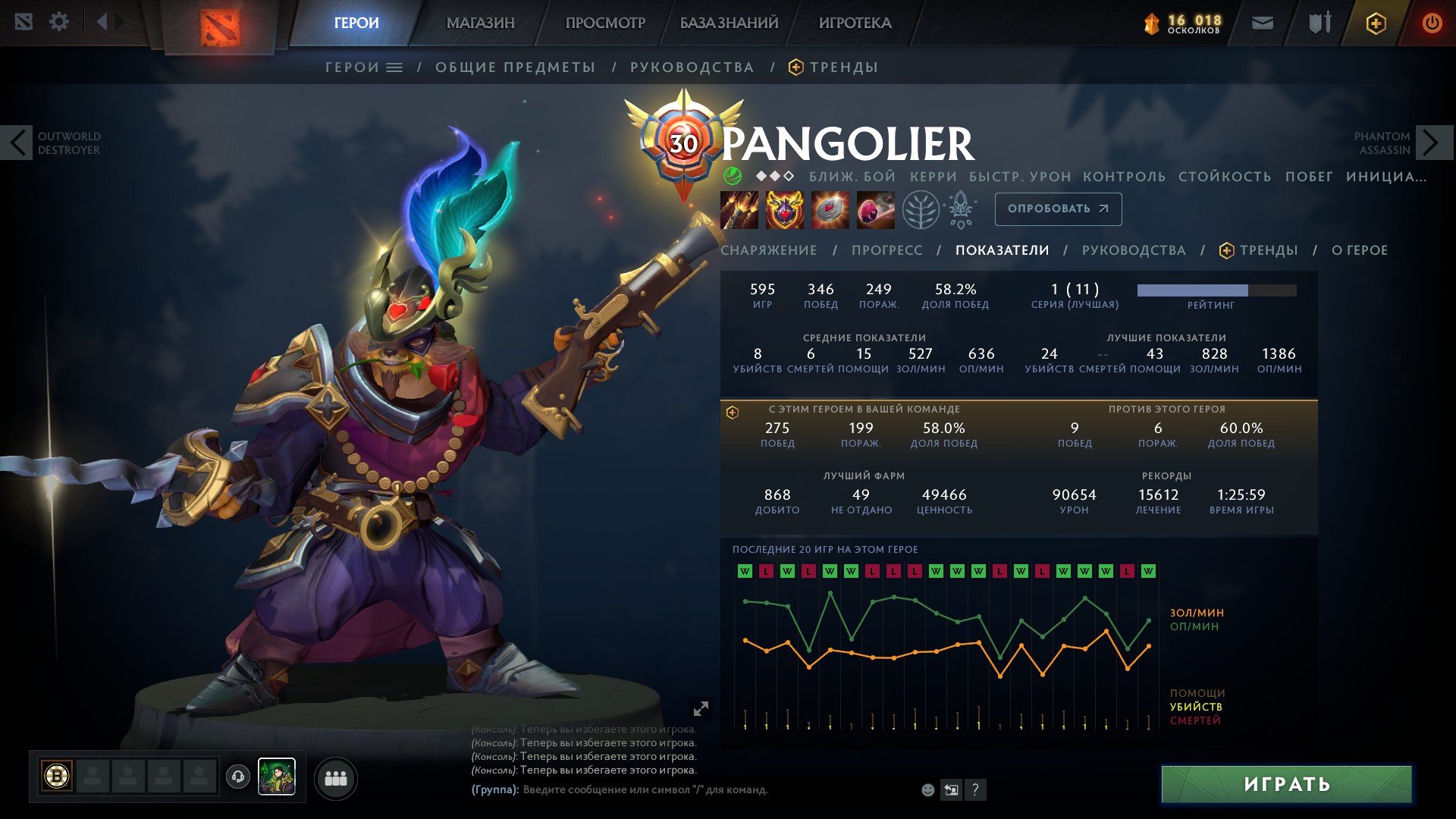Viewport: 1456px width, 819px height.
Task: Open the Магазин store tab
Action: pos(480,23)
